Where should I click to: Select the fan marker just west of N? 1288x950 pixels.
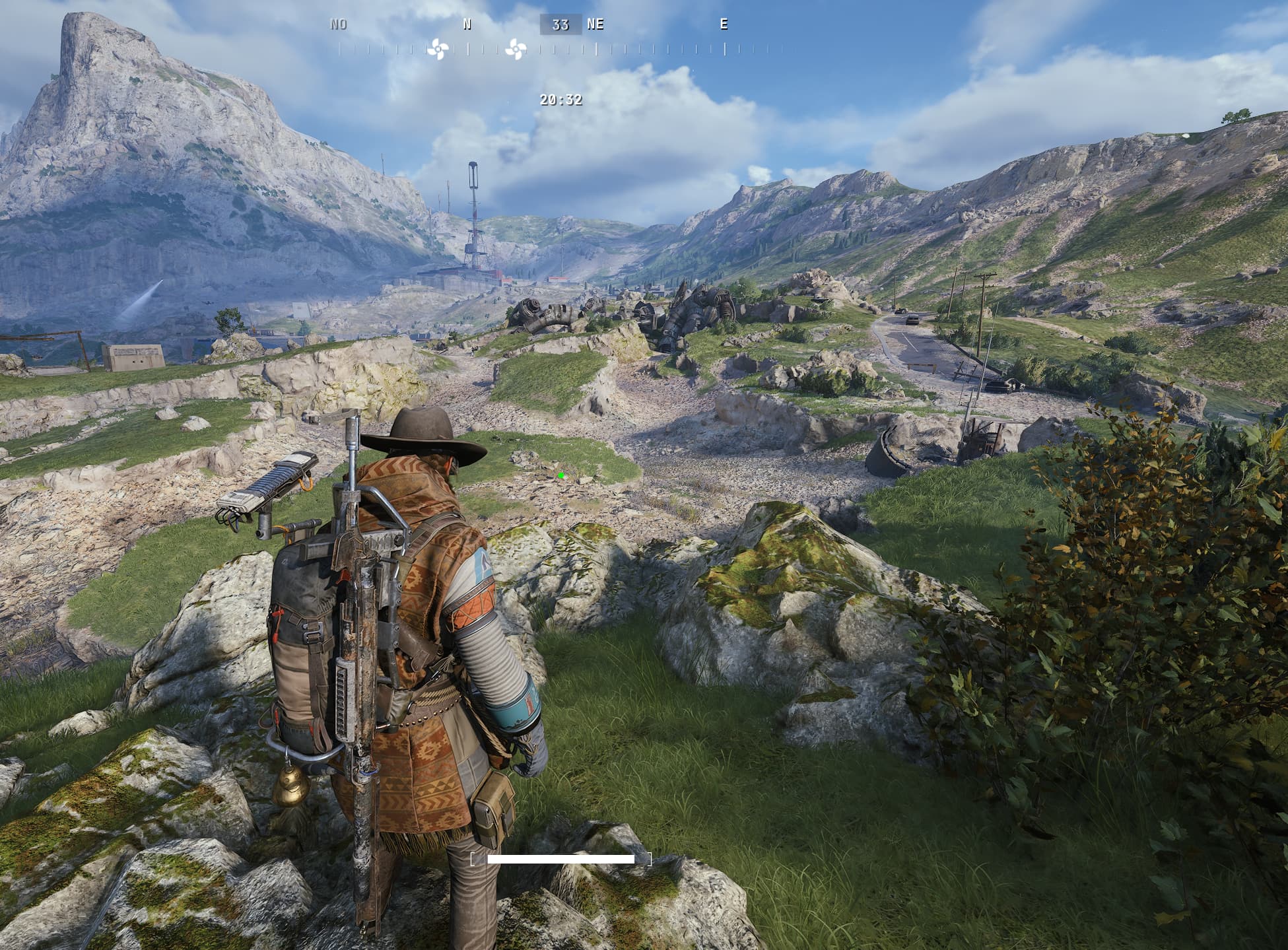click(x=437, y=49)
